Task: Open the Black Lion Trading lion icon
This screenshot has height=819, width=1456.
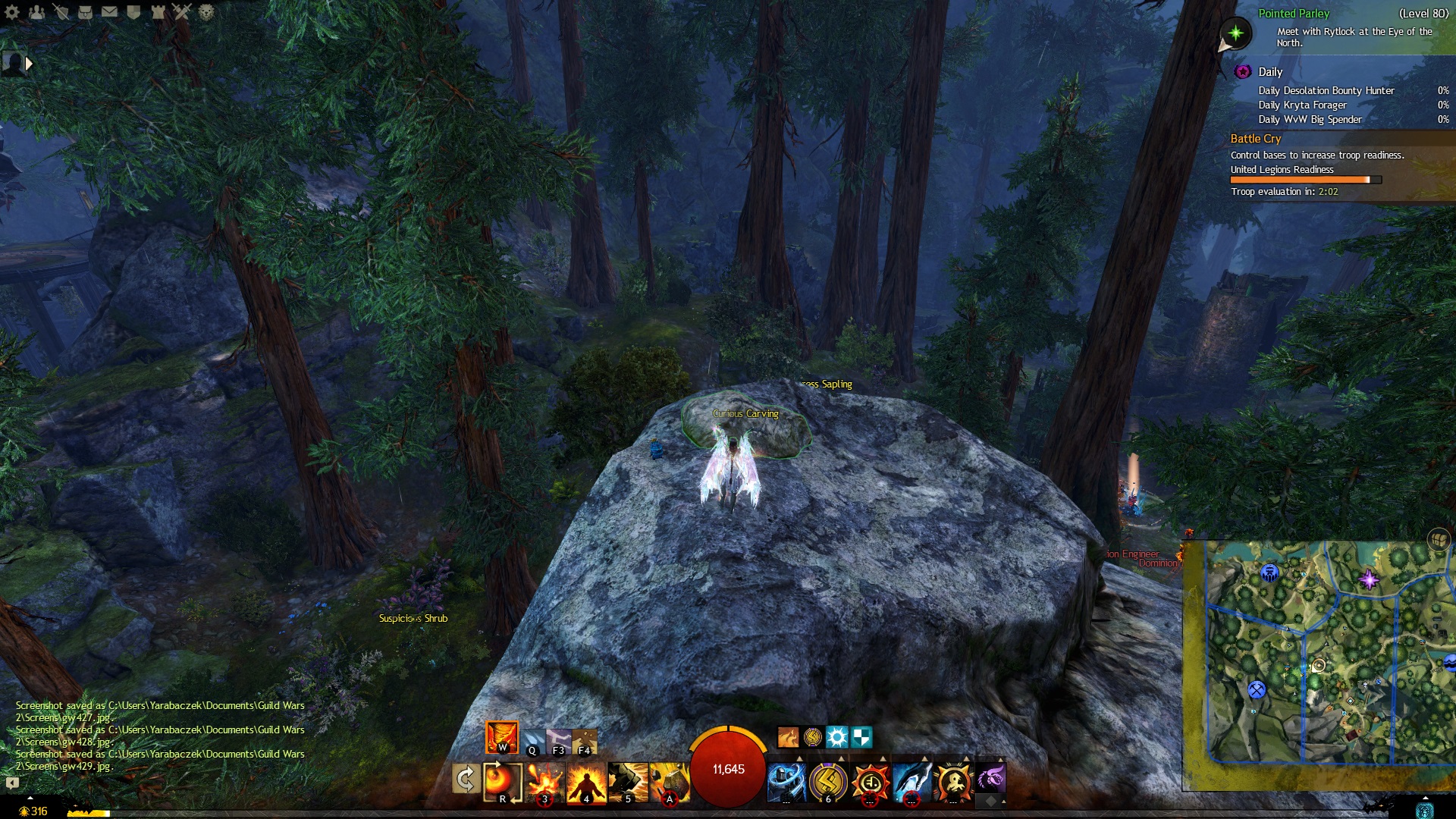Action: 206,11
